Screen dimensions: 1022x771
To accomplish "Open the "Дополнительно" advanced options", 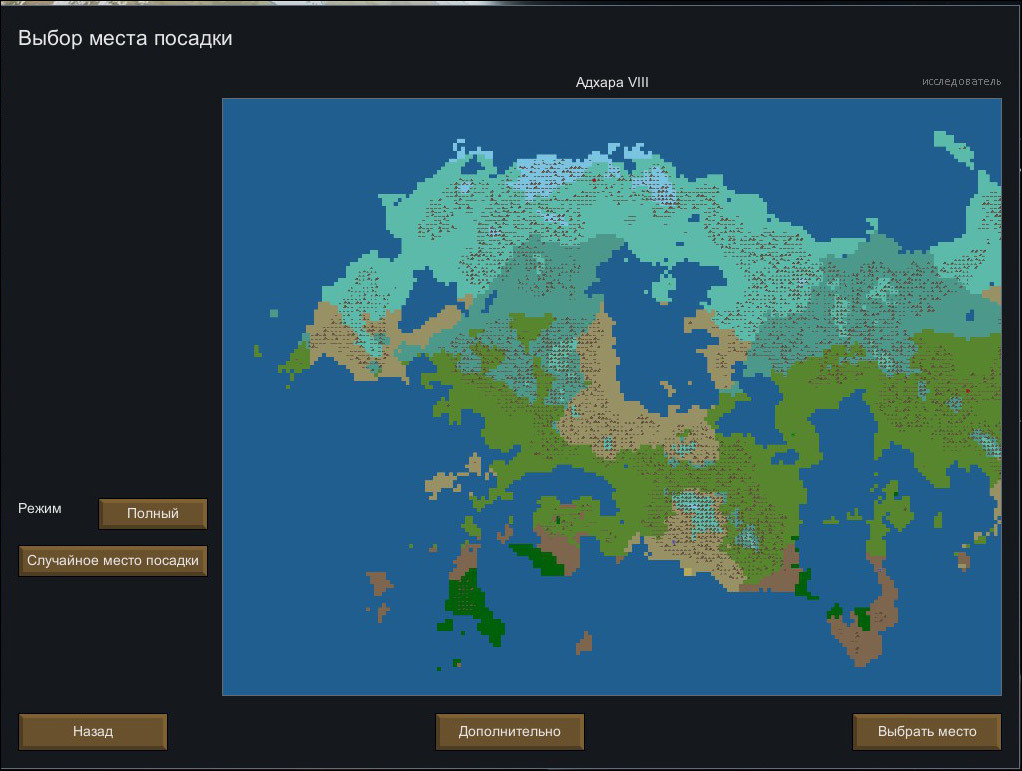I will (510, 731).
